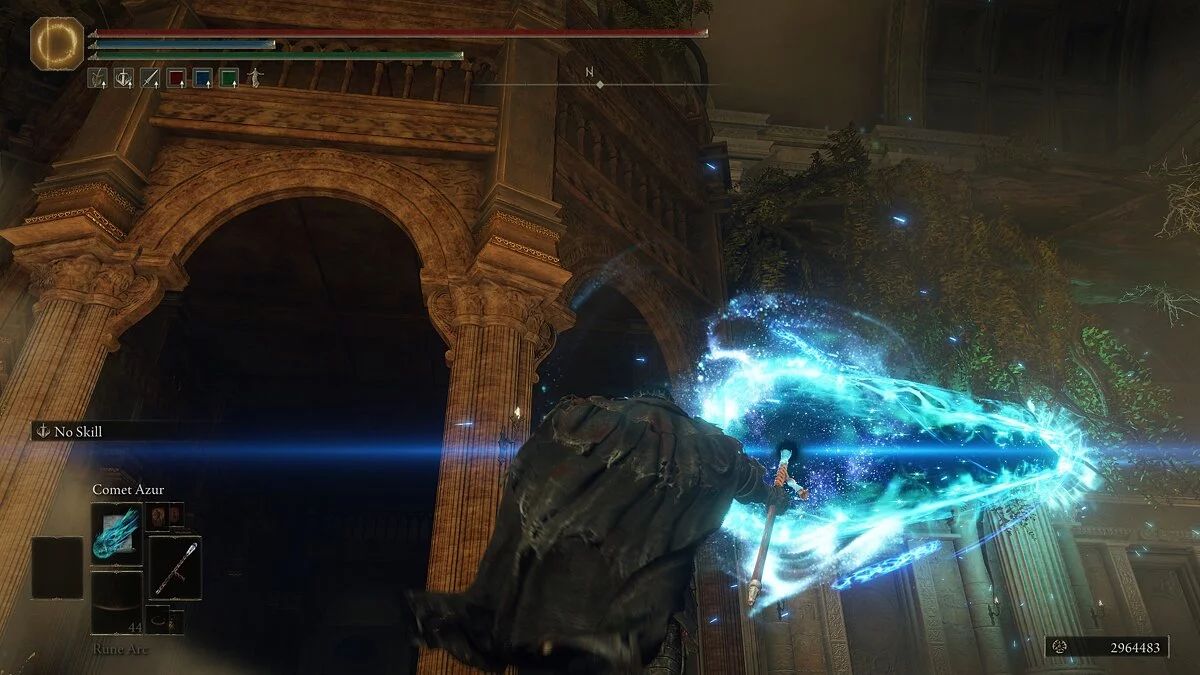Screen dimensions: 1200x675
Task: Click the green square buff icon
Action: pyautogui.click(x=229, y=77)
